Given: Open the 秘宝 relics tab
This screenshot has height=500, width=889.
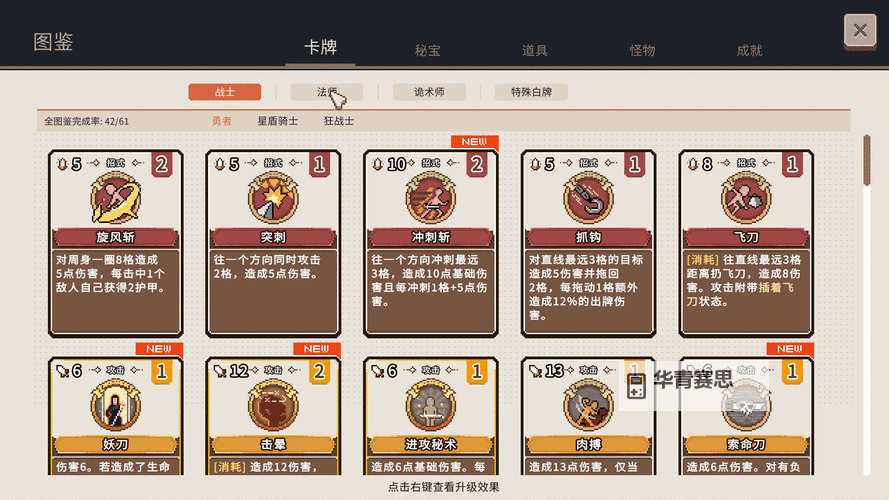Looking at the screenshot, I should [x=428, y=50].
